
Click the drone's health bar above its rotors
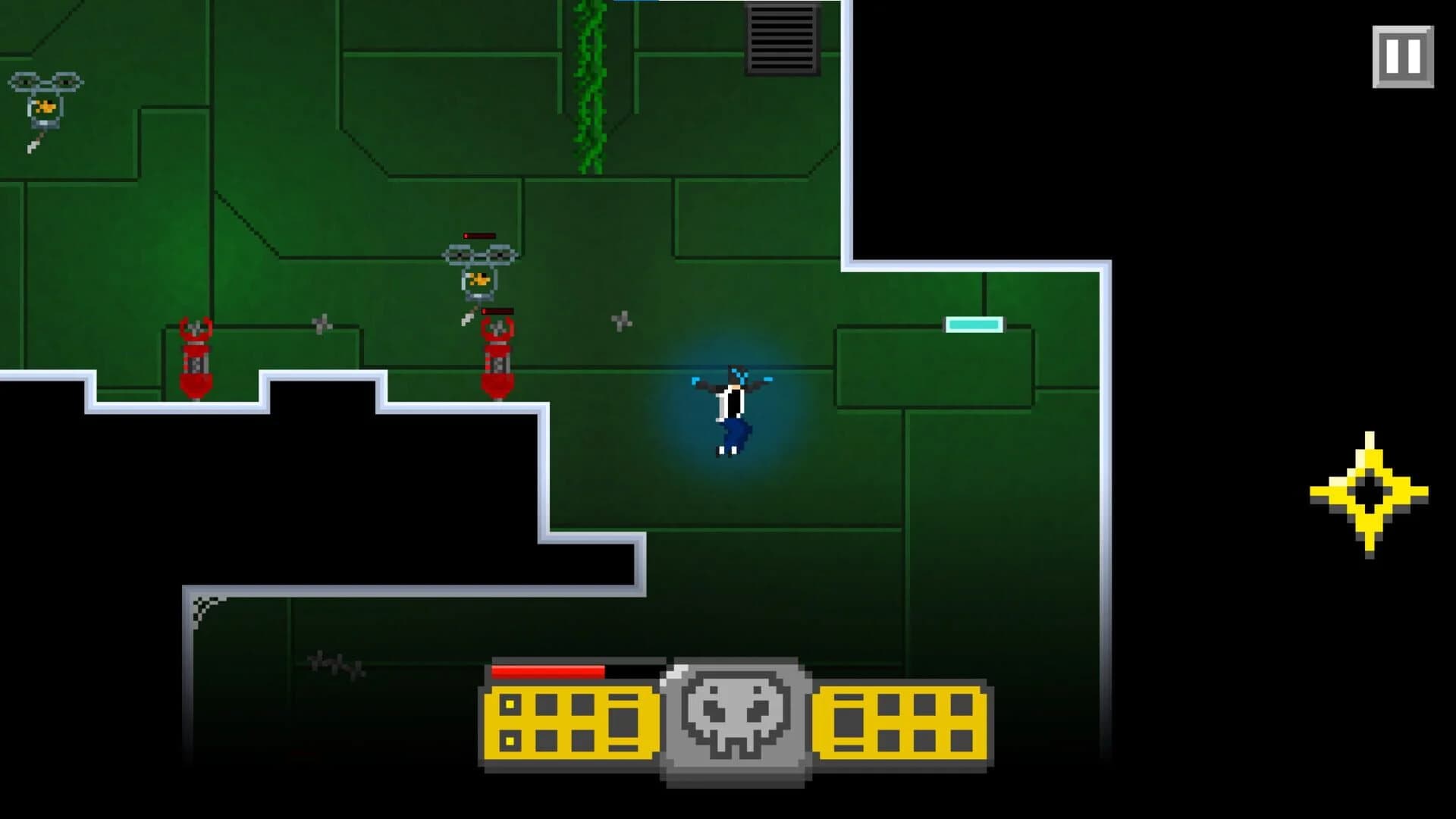(479, 236)
